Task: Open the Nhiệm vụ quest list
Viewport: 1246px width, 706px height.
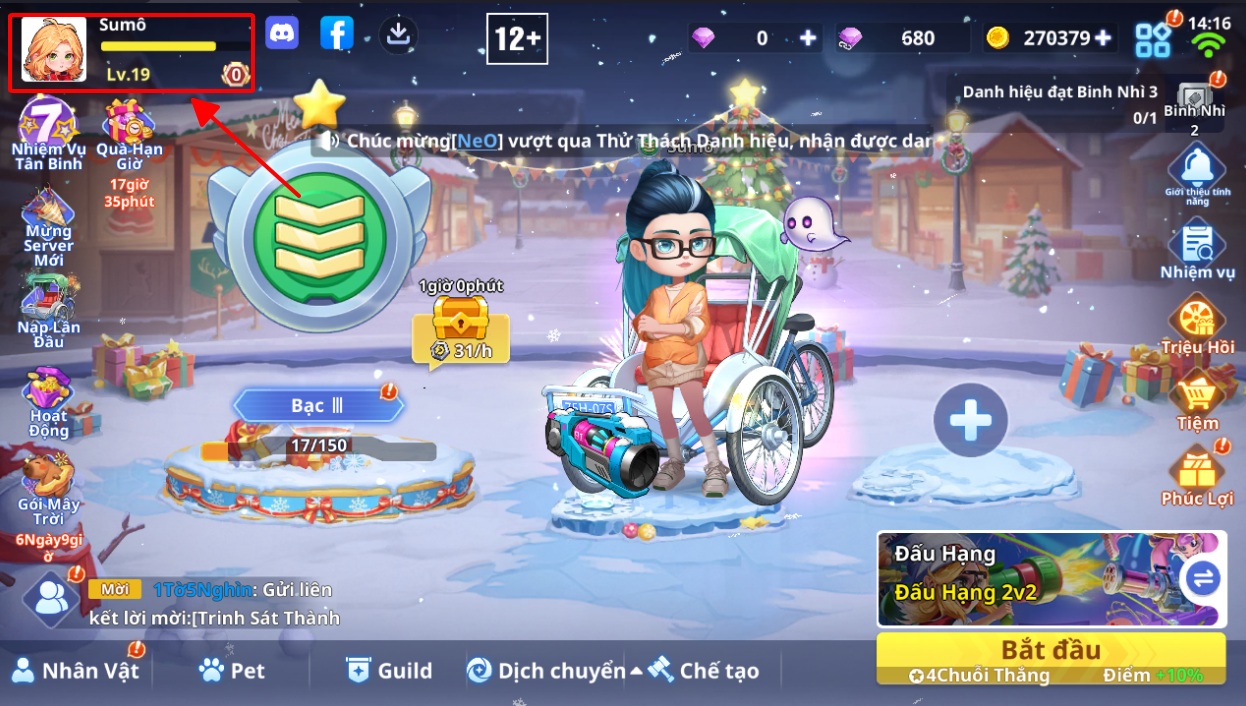Action: click(1197, 250)
